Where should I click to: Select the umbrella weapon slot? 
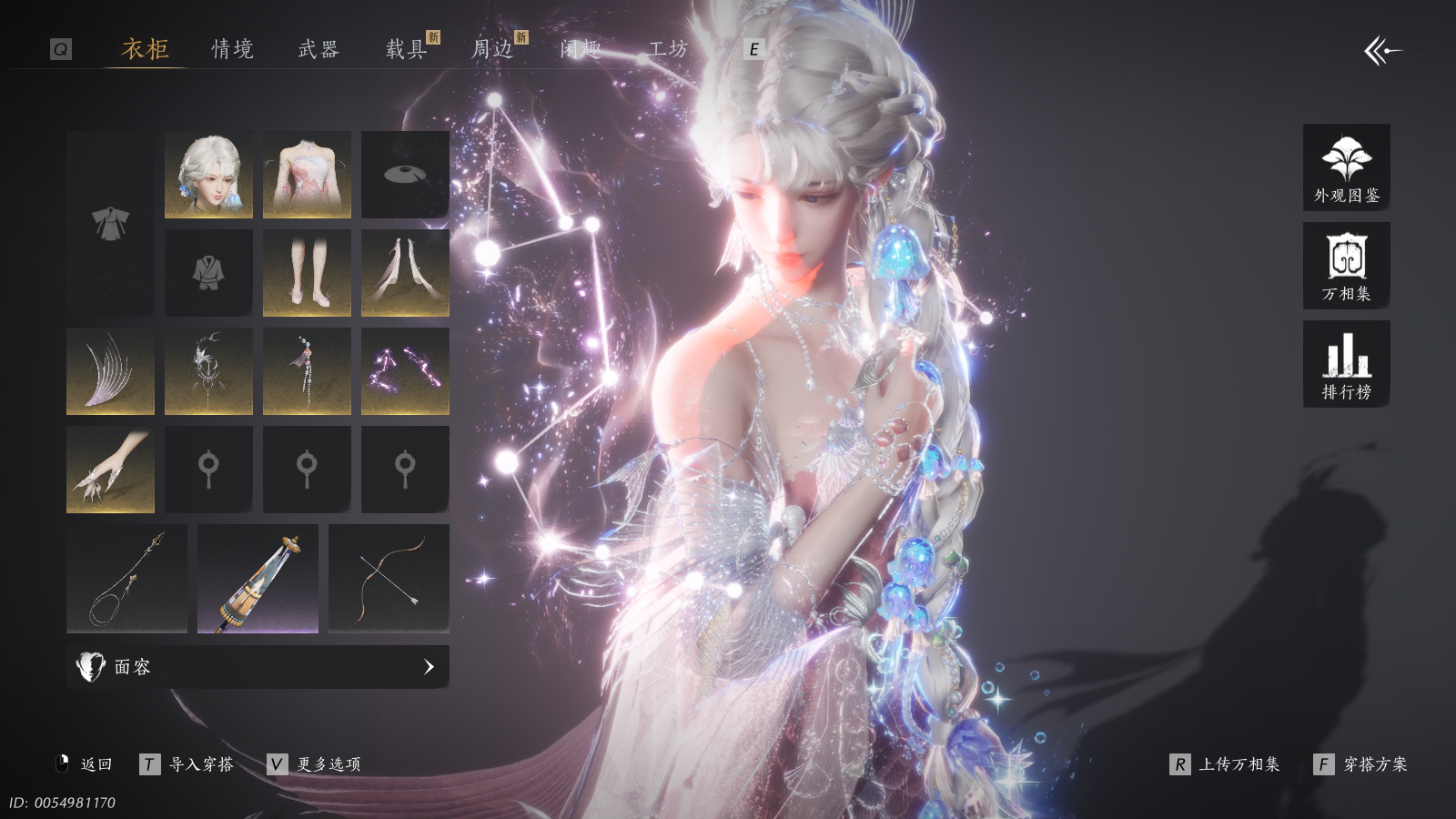258,579
